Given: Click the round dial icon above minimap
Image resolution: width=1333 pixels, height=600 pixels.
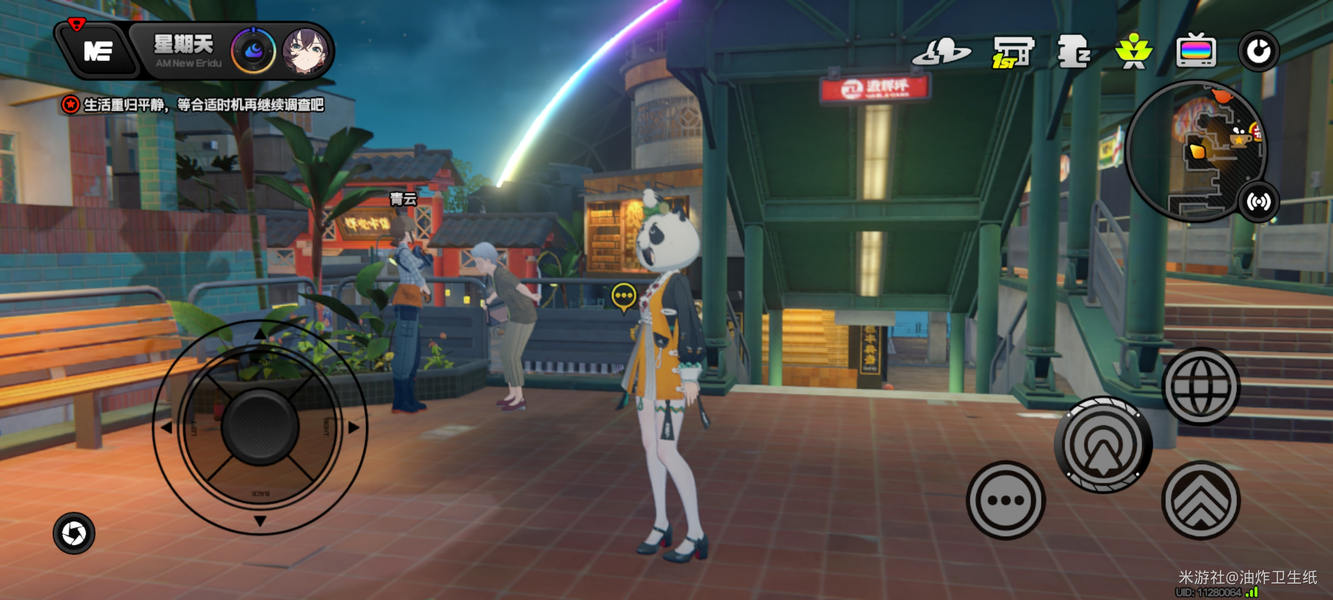Looking at the screenshot, I should coord(1258,51).
